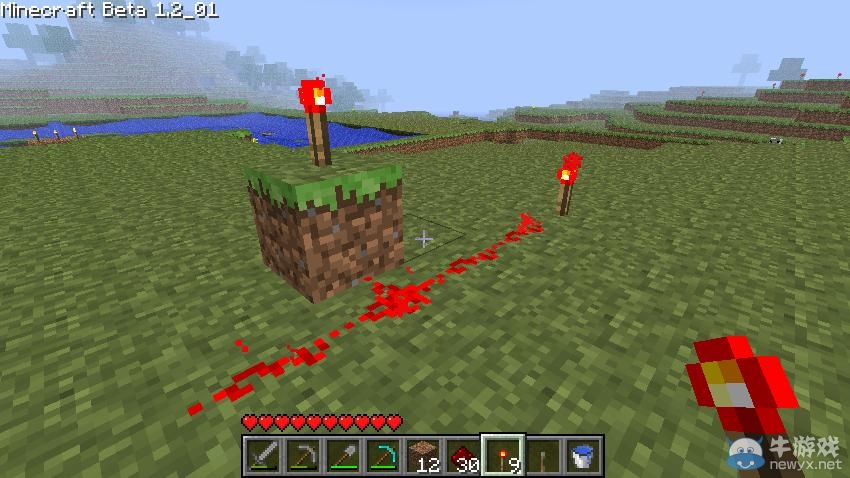Choose the redstone dust stack of 30
Screen dimensions: 850x478
[462, 455]
